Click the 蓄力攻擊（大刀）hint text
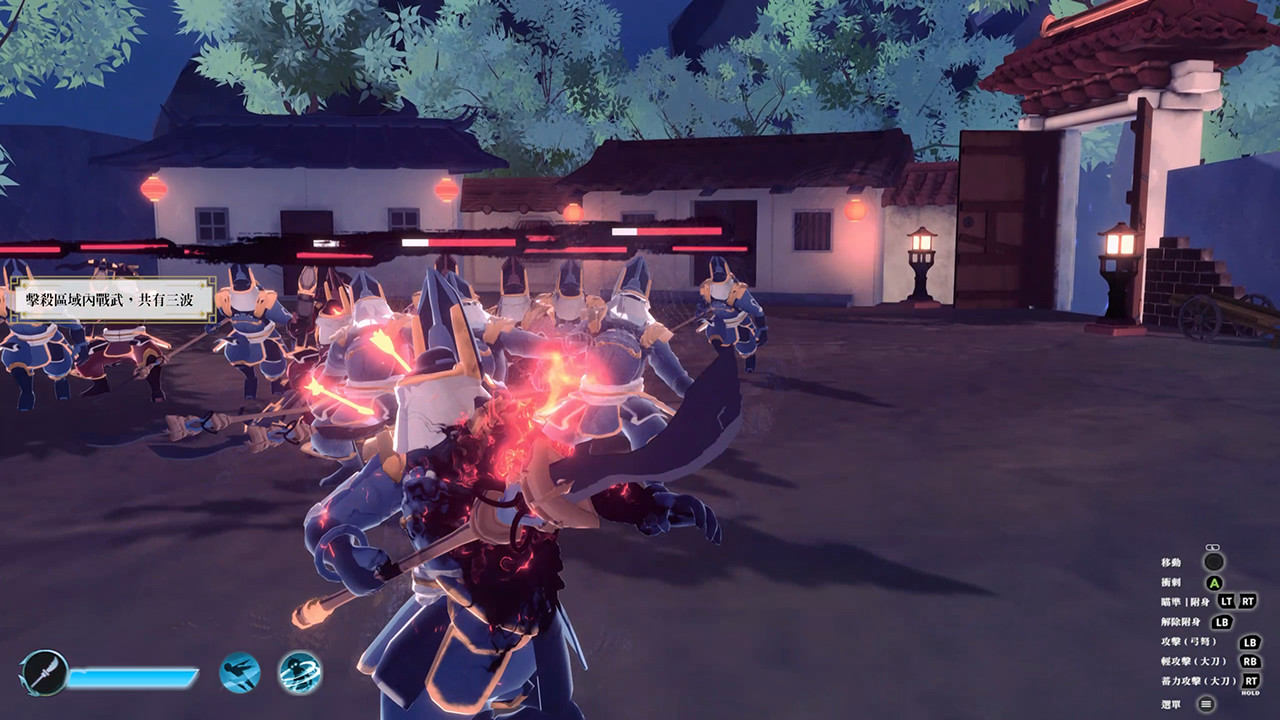 [x=1199, y=680]
